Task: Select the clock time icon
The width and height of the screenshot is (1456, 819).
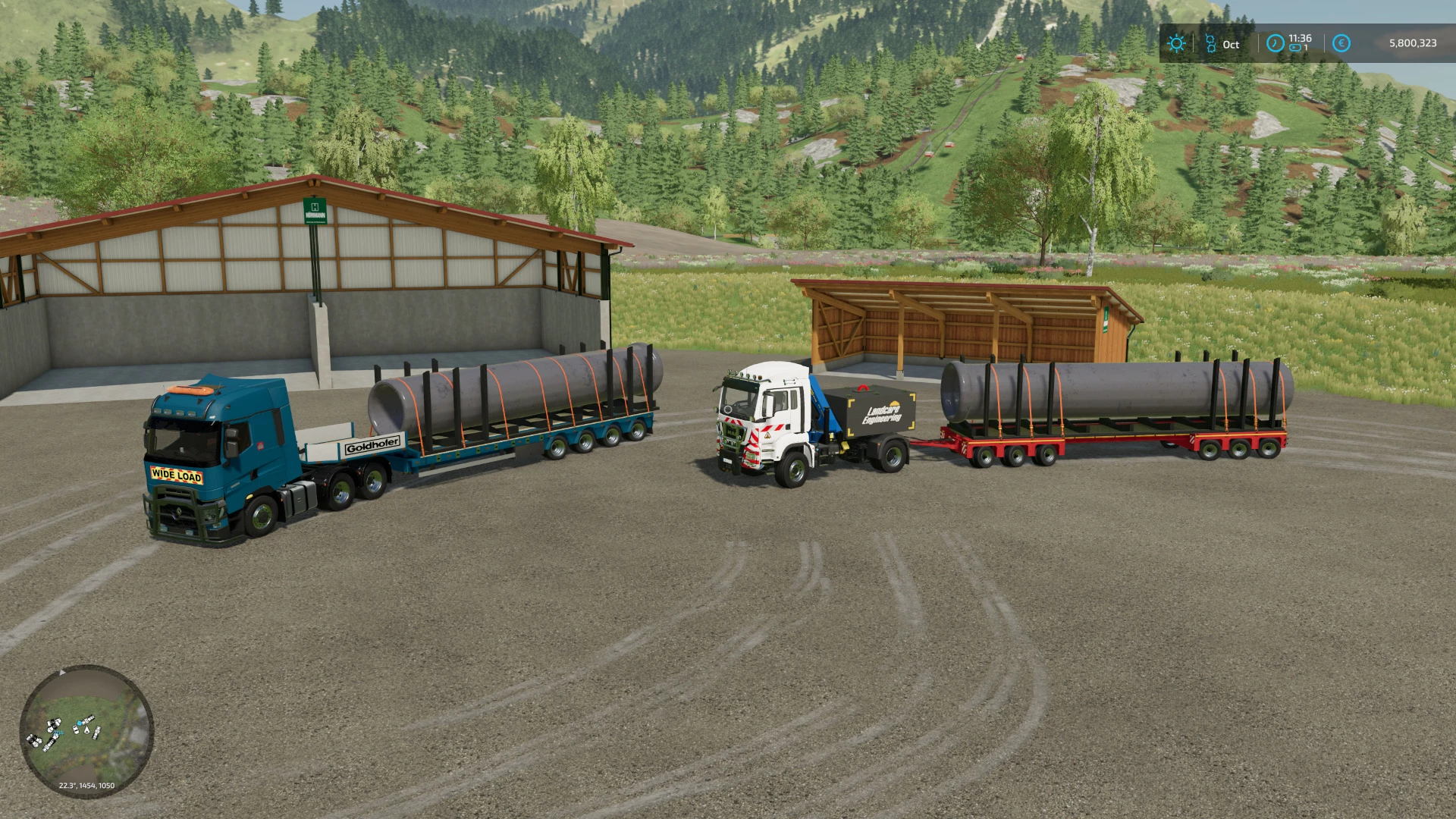Action: [1275, 43]
